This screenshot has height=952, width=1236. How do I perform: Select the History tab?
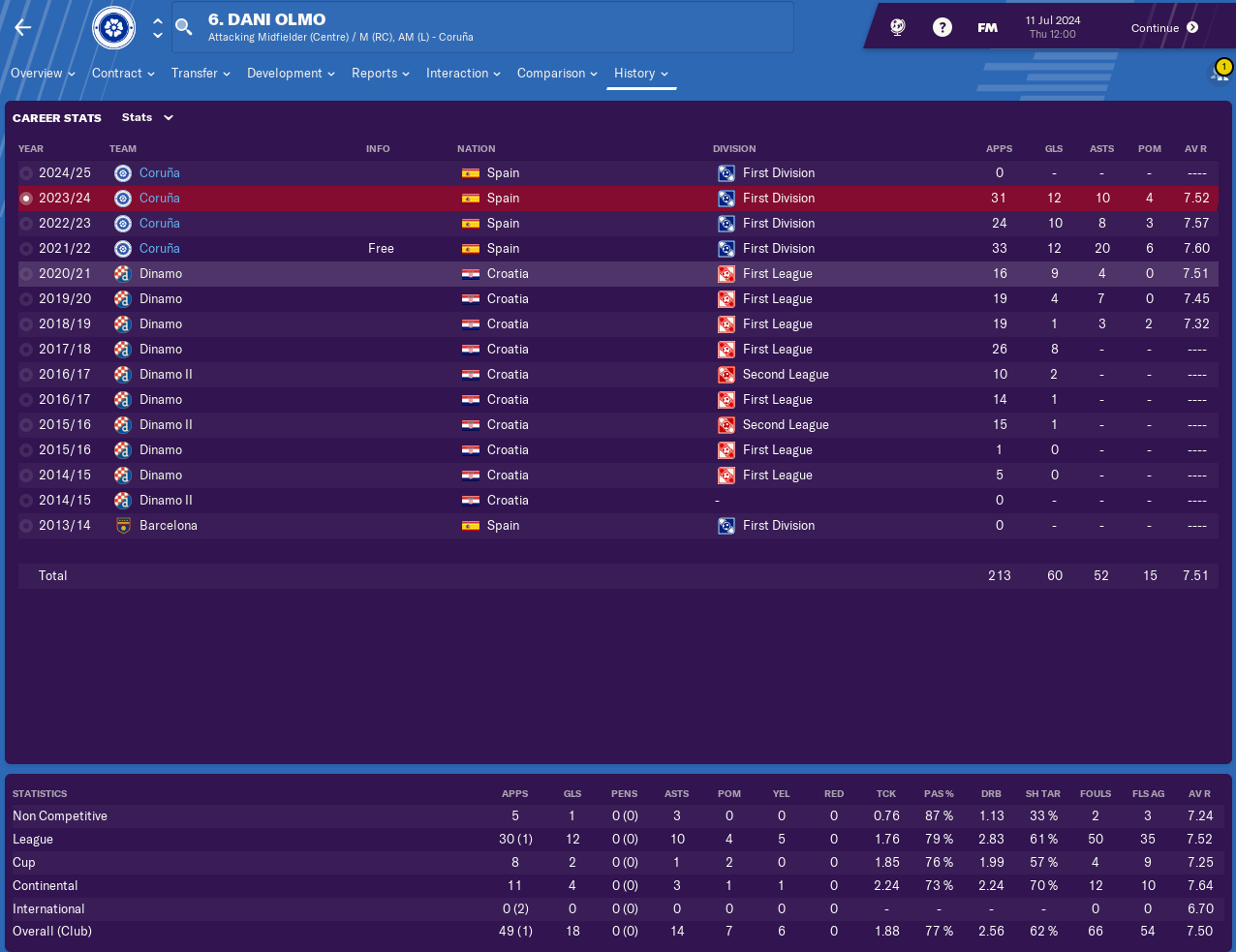640,74
